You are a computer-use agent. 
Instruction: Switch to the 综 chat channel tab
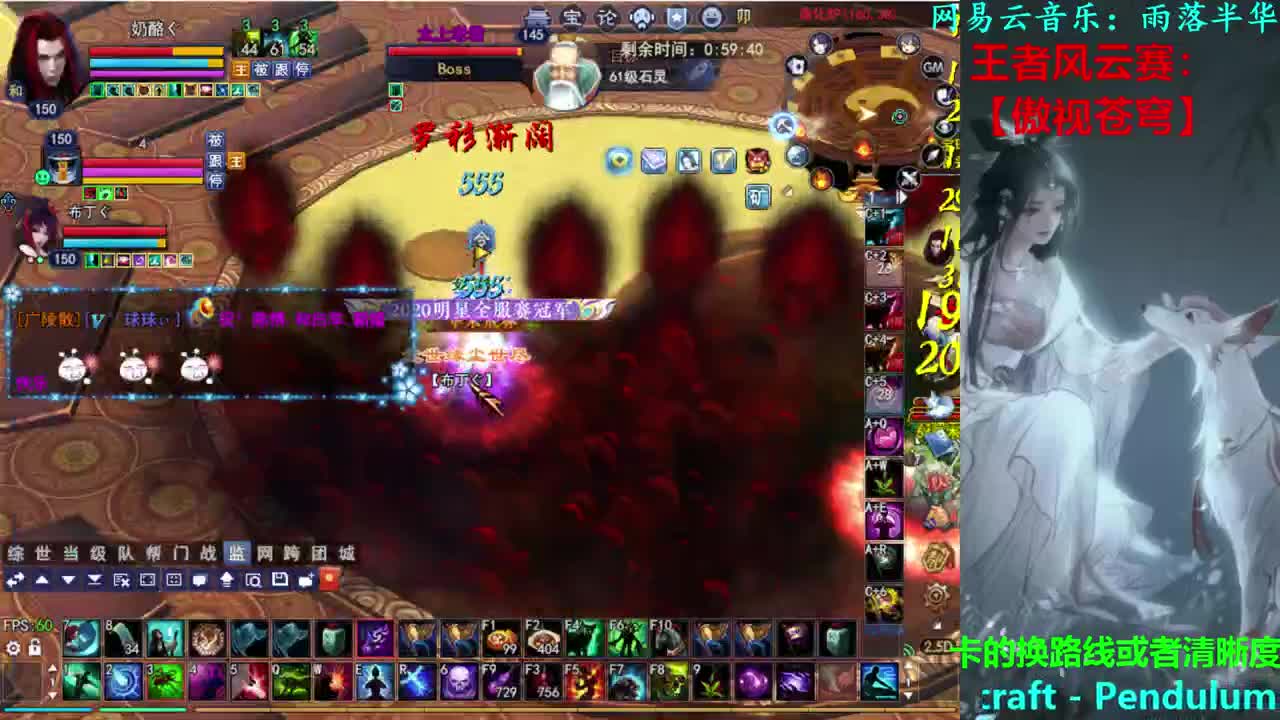click(15, 552)
